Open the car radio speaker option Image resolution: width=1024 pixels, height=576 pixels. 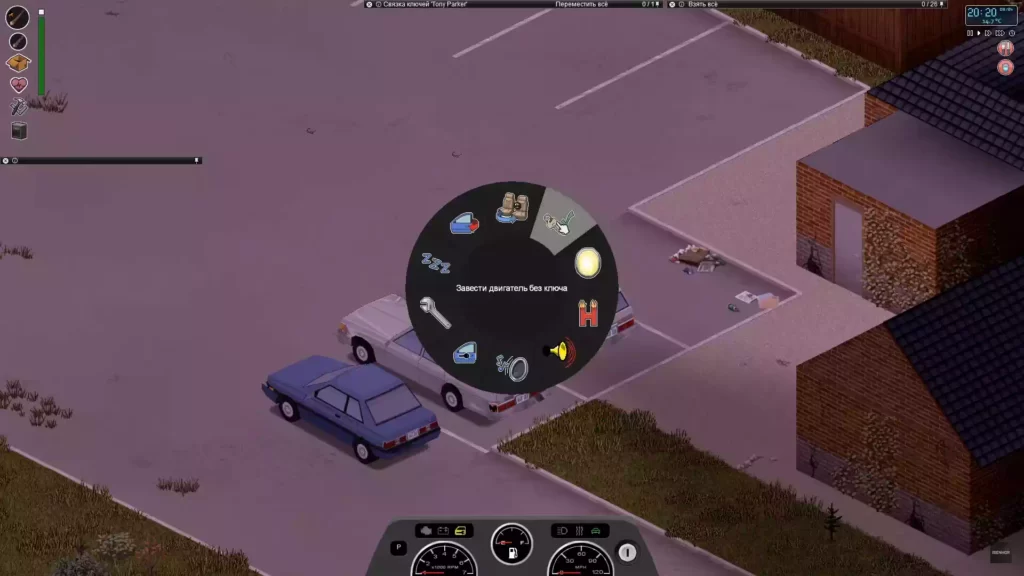point(514,367)
